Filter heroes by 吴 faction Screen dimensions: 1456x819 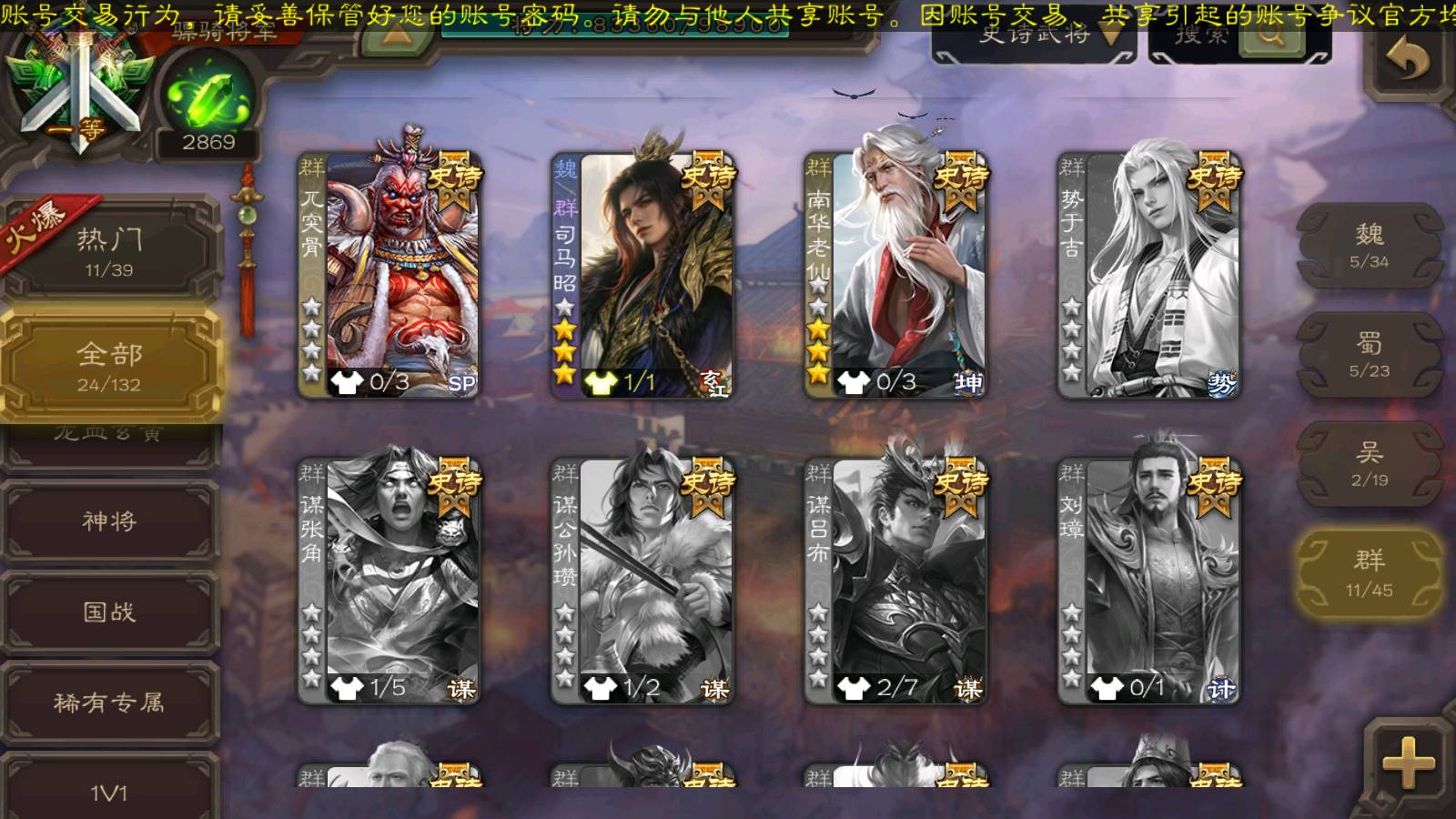click(x=1369, y=464)
